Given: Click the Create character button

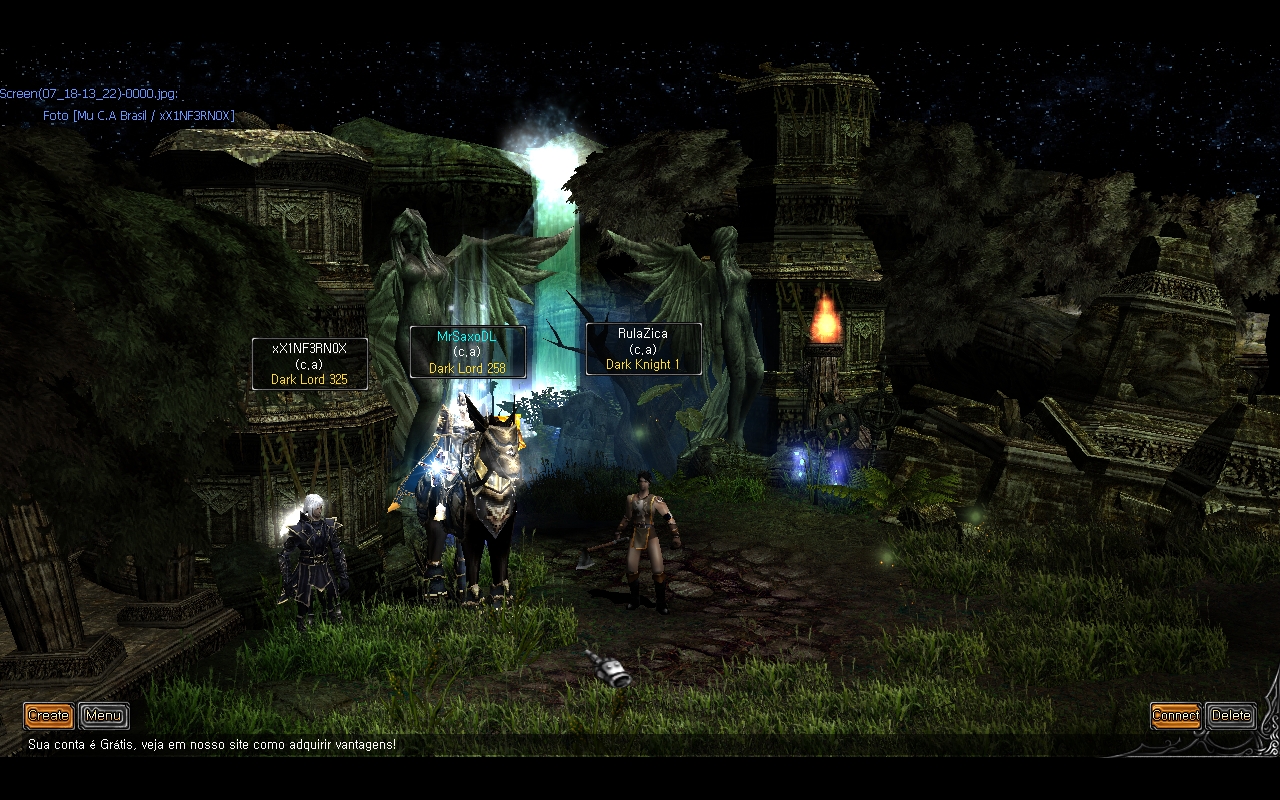Looking at the screenshot, I should click(49, 715).
